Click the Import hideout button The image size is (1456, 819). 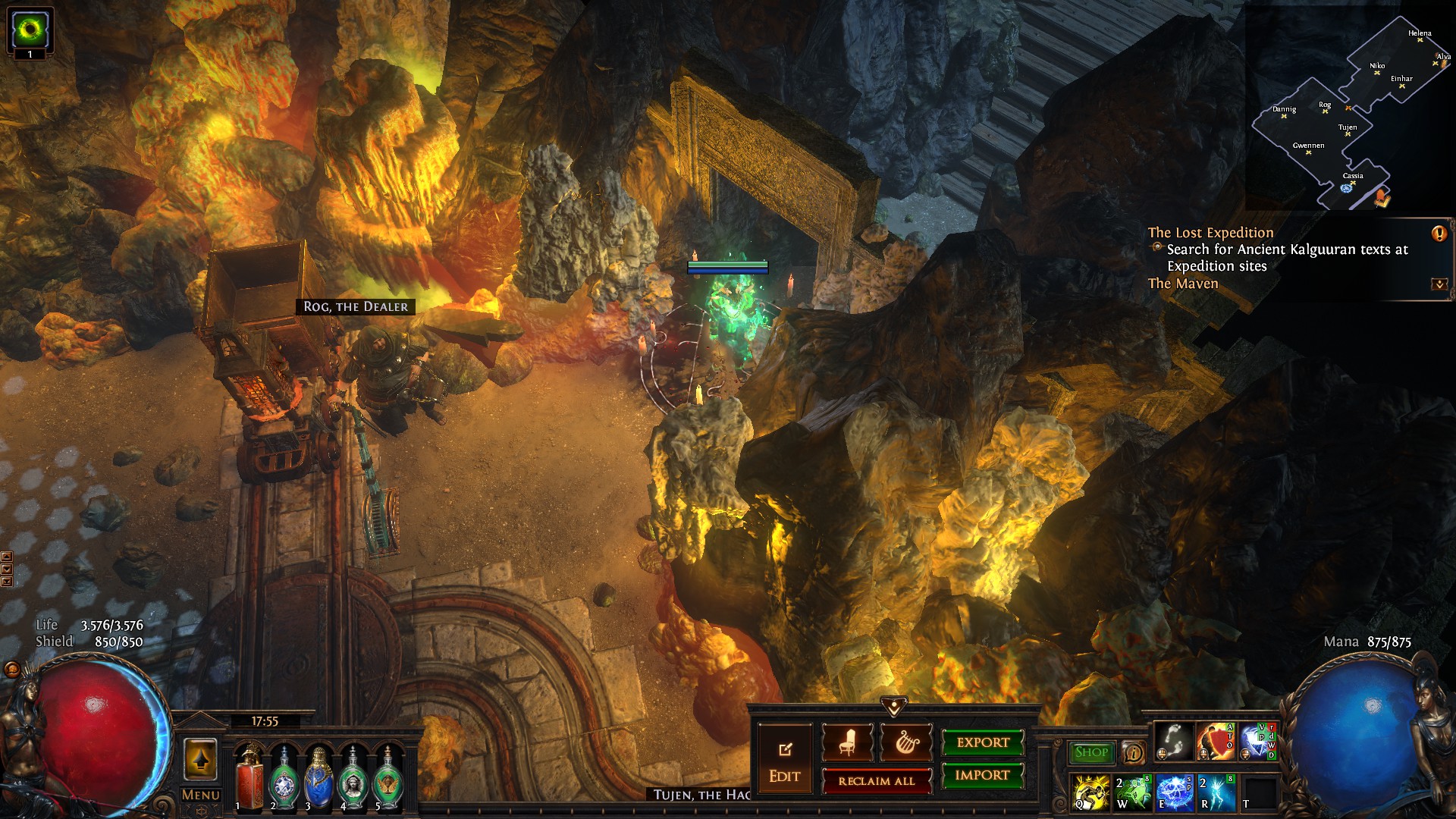[983, 775]
